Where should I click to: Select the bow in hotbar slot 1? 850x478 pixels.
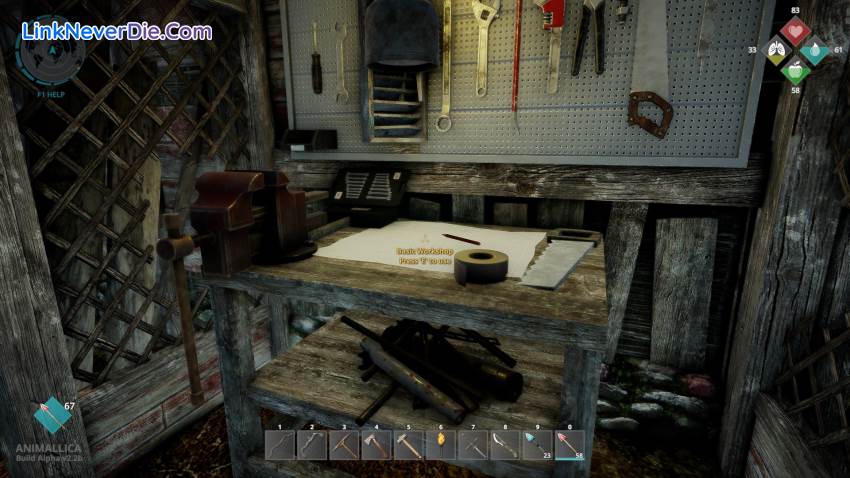coord(281,445)
